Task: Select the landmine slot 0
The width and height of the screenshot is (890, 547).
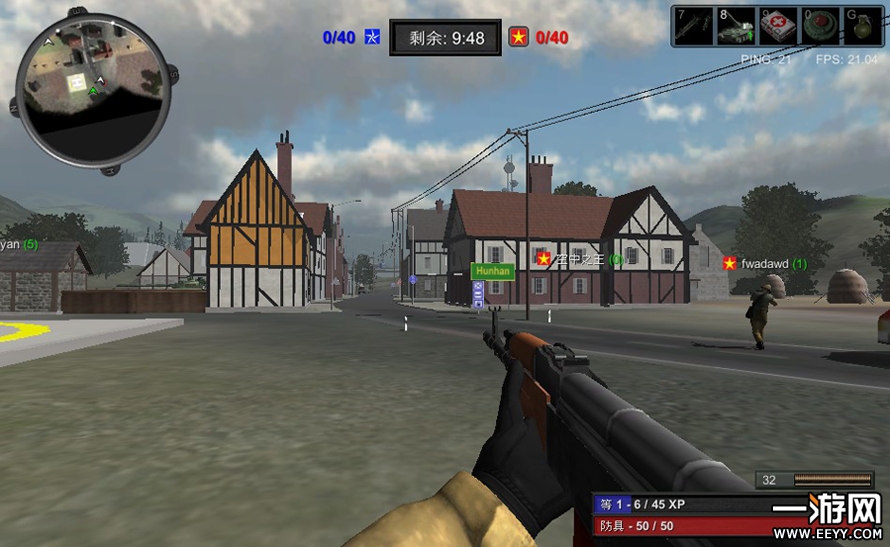Action: pyautogui.click(x=821, y=26)
